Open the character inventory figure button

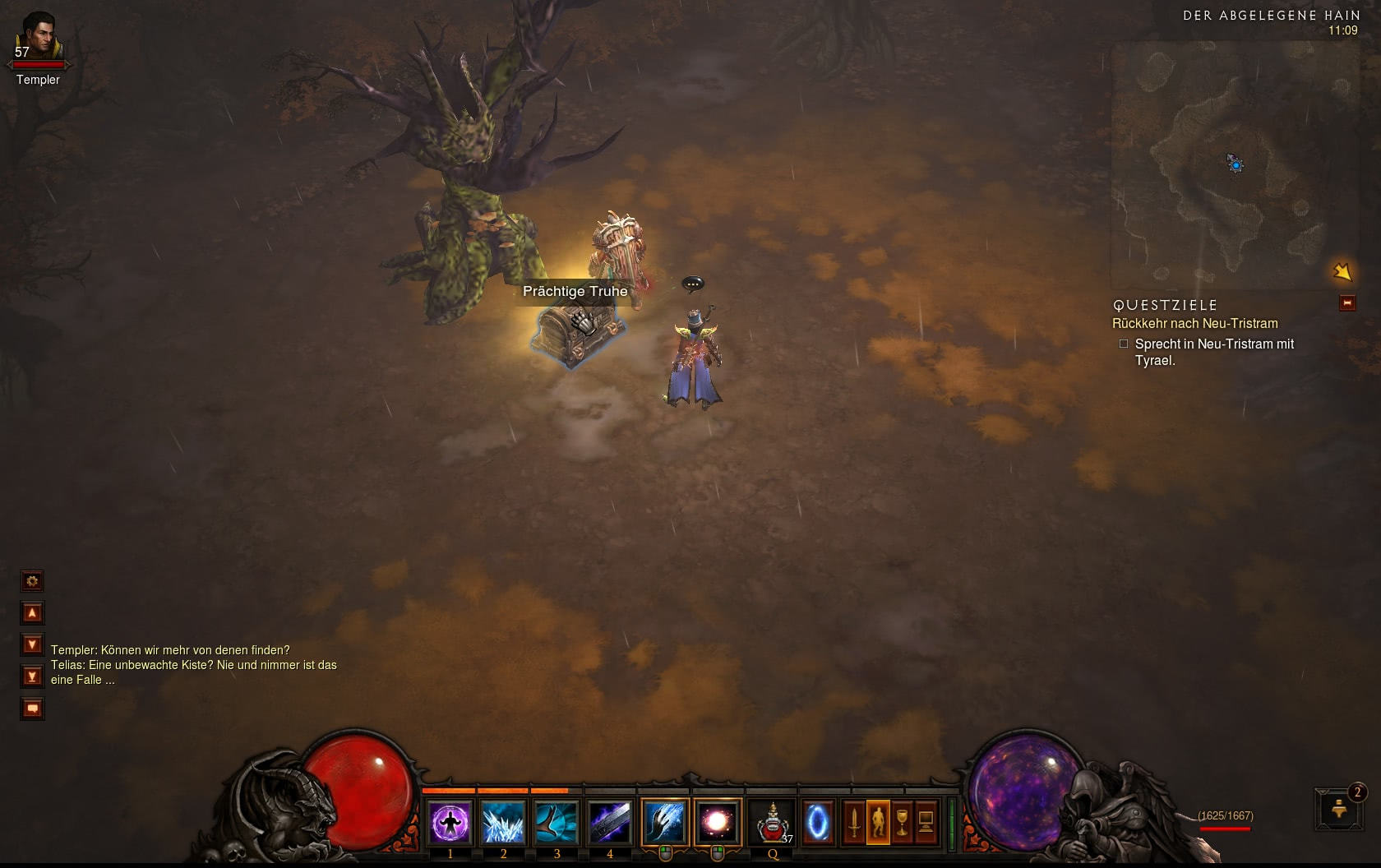(878, 822)
